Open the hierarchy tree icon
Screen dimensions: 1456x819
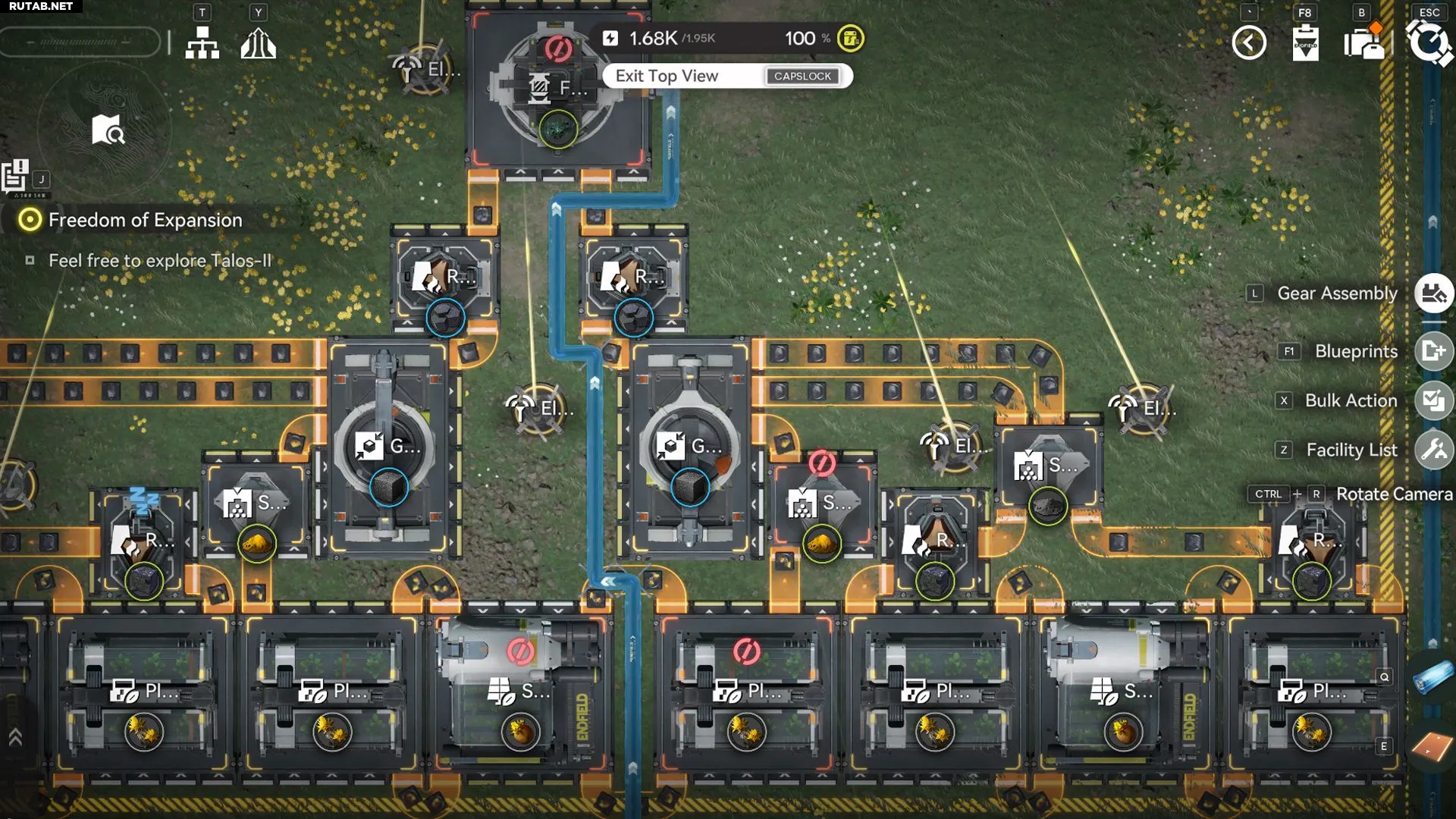coord(202,43)
